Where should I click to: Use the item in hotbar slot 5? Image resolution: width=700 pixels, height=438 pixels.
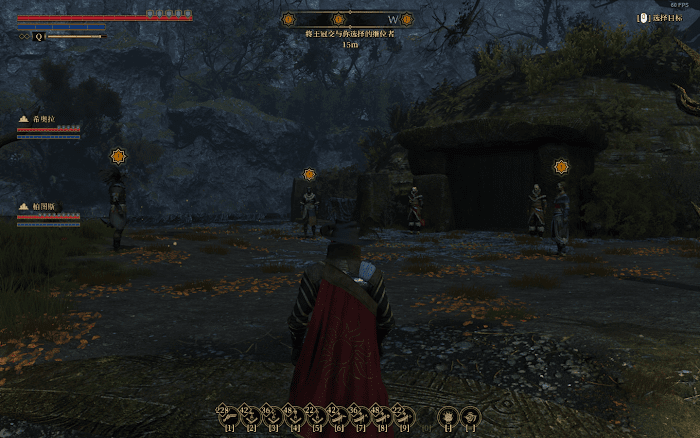[316, 414]
